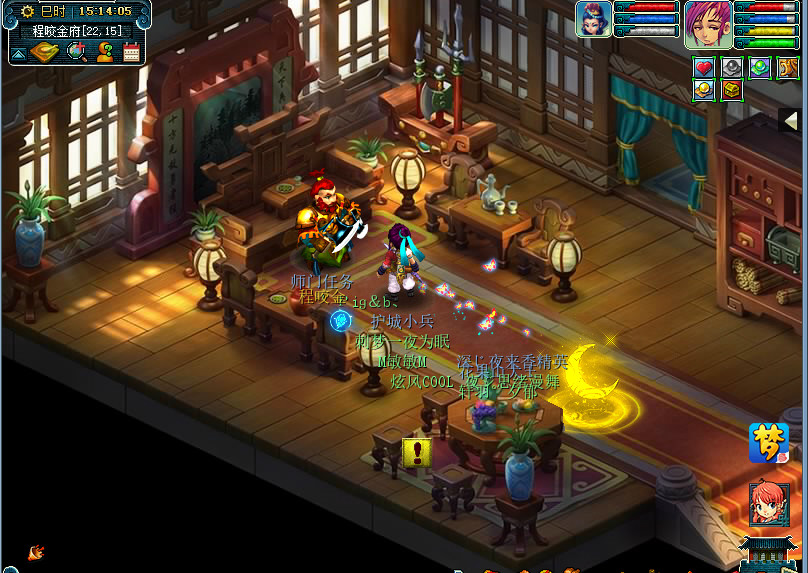This screenshot has height=573, width=808.
Task: Expand the side panel with the left arrow
Action: (789, 120)
